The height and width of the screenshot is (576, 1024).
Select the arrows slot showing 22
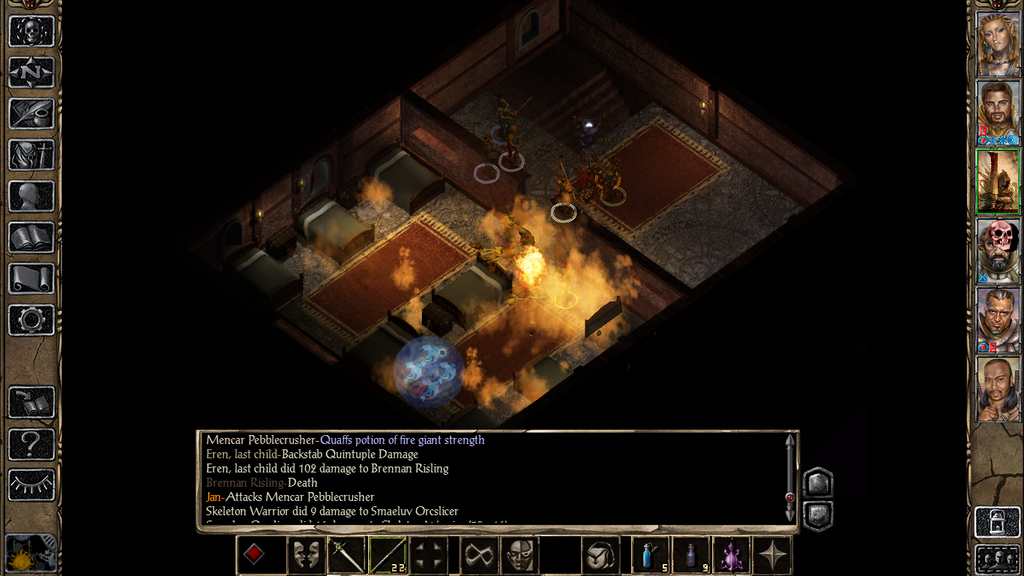[388, 555]
